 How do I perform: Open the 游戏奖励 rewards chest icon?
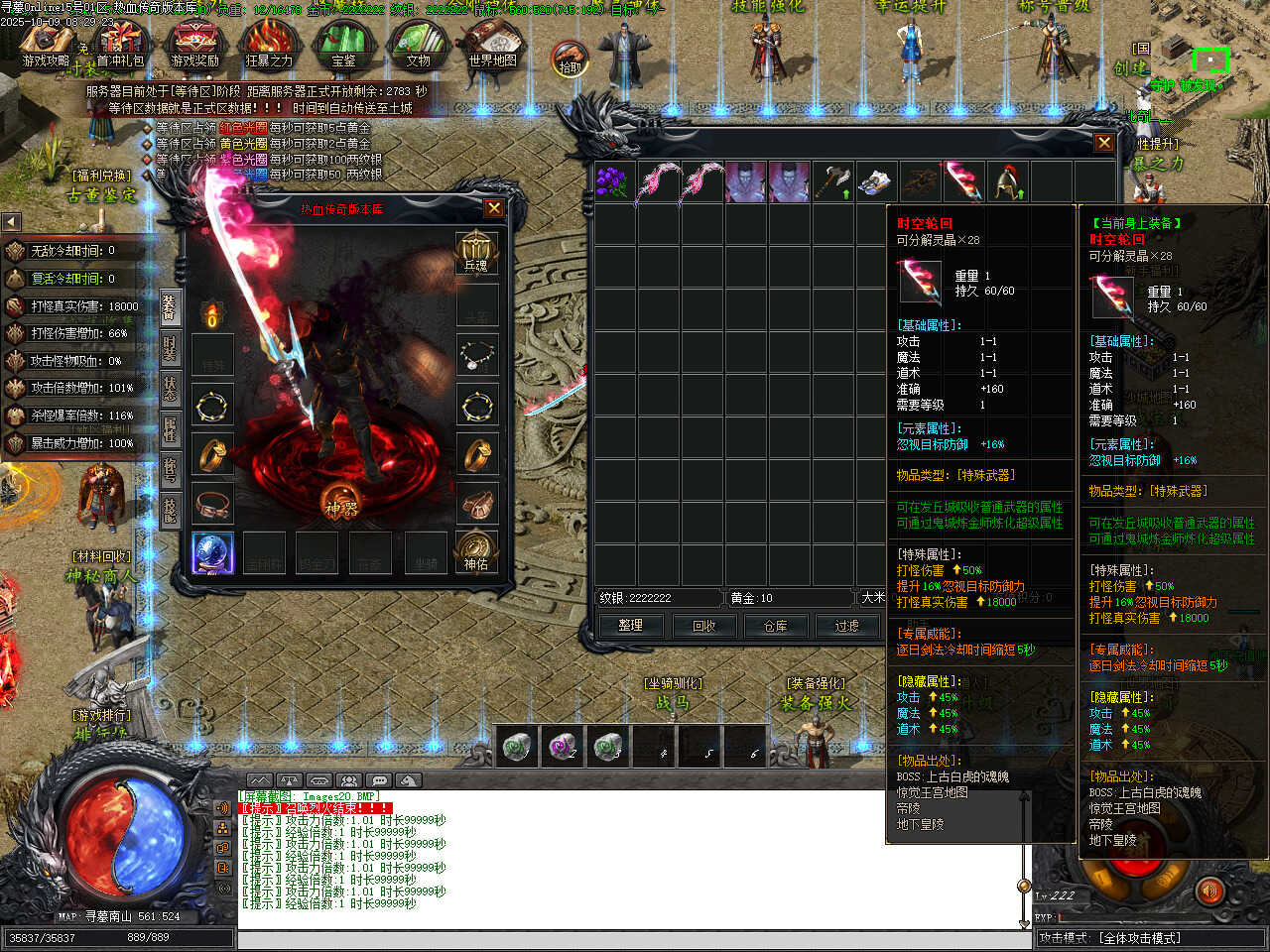coord(194,43)
